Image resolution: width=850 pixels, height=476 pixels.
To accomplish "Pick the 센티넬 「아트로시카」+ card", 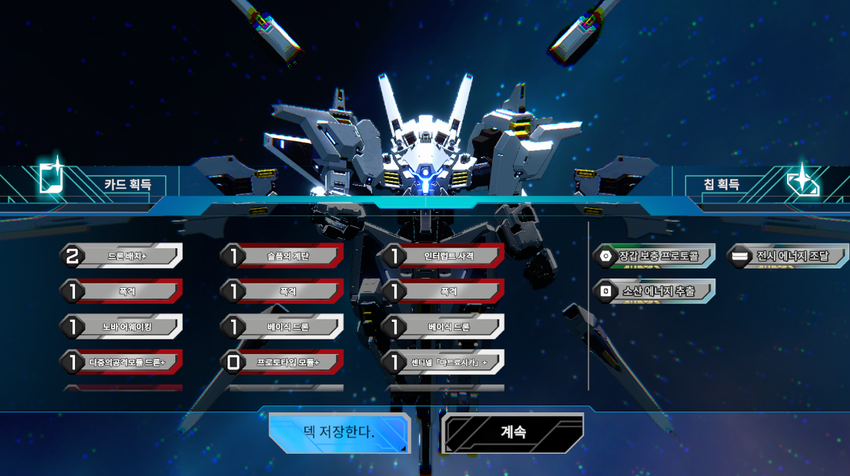I will [444, 361].
